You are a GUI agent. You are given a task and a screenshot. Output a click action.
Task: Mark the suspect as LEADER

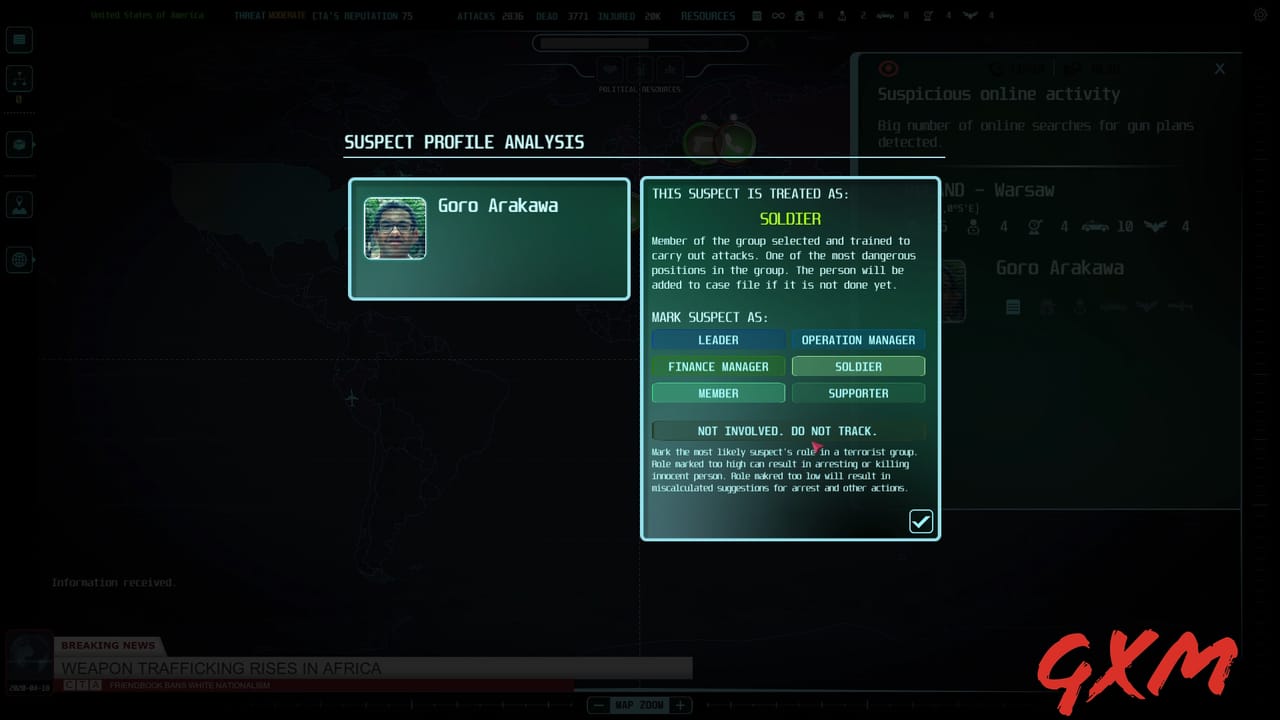point(718,340)
